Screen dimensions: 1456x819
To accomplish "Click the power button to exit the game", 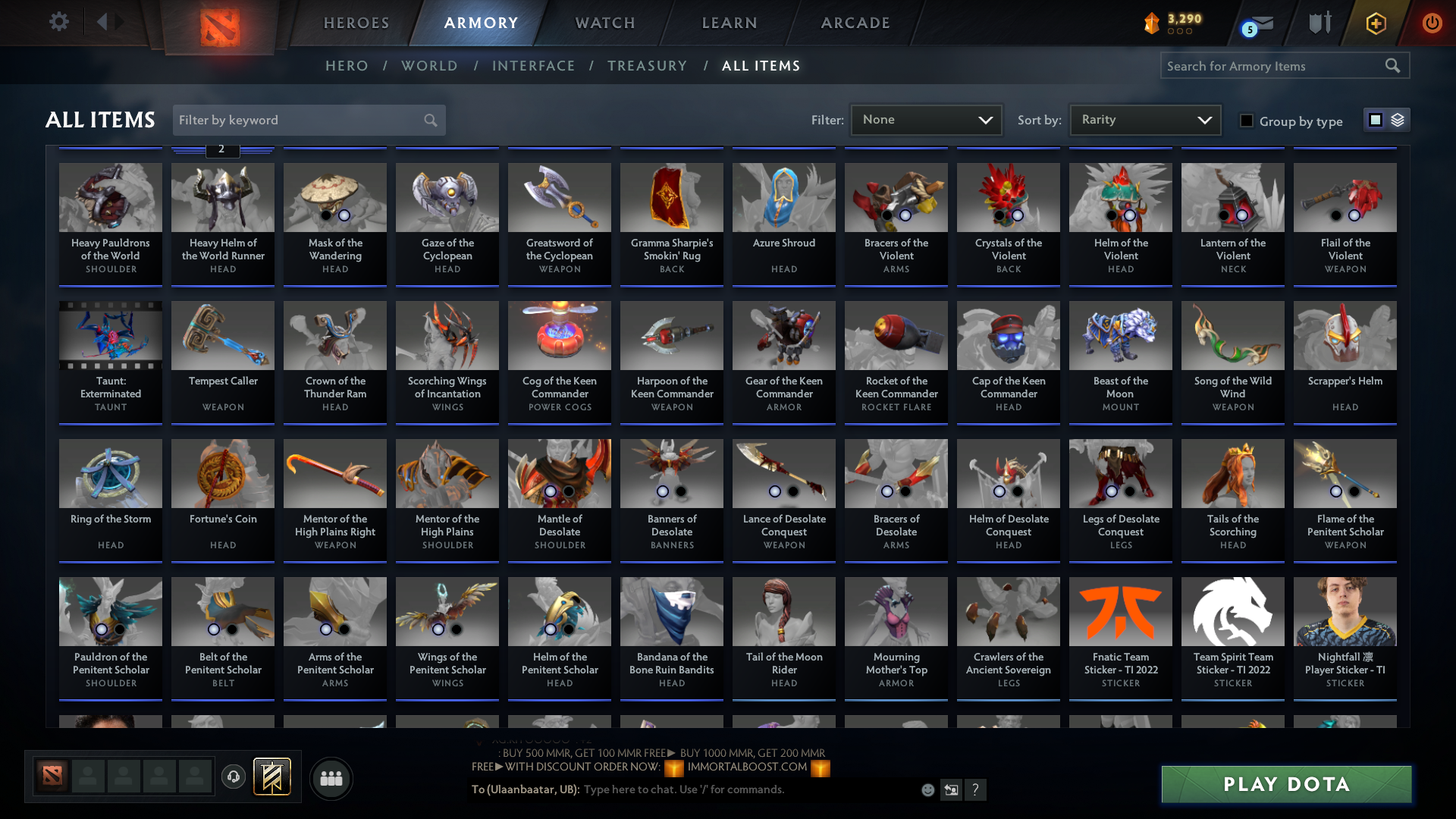I will [x=1432, y=23].
